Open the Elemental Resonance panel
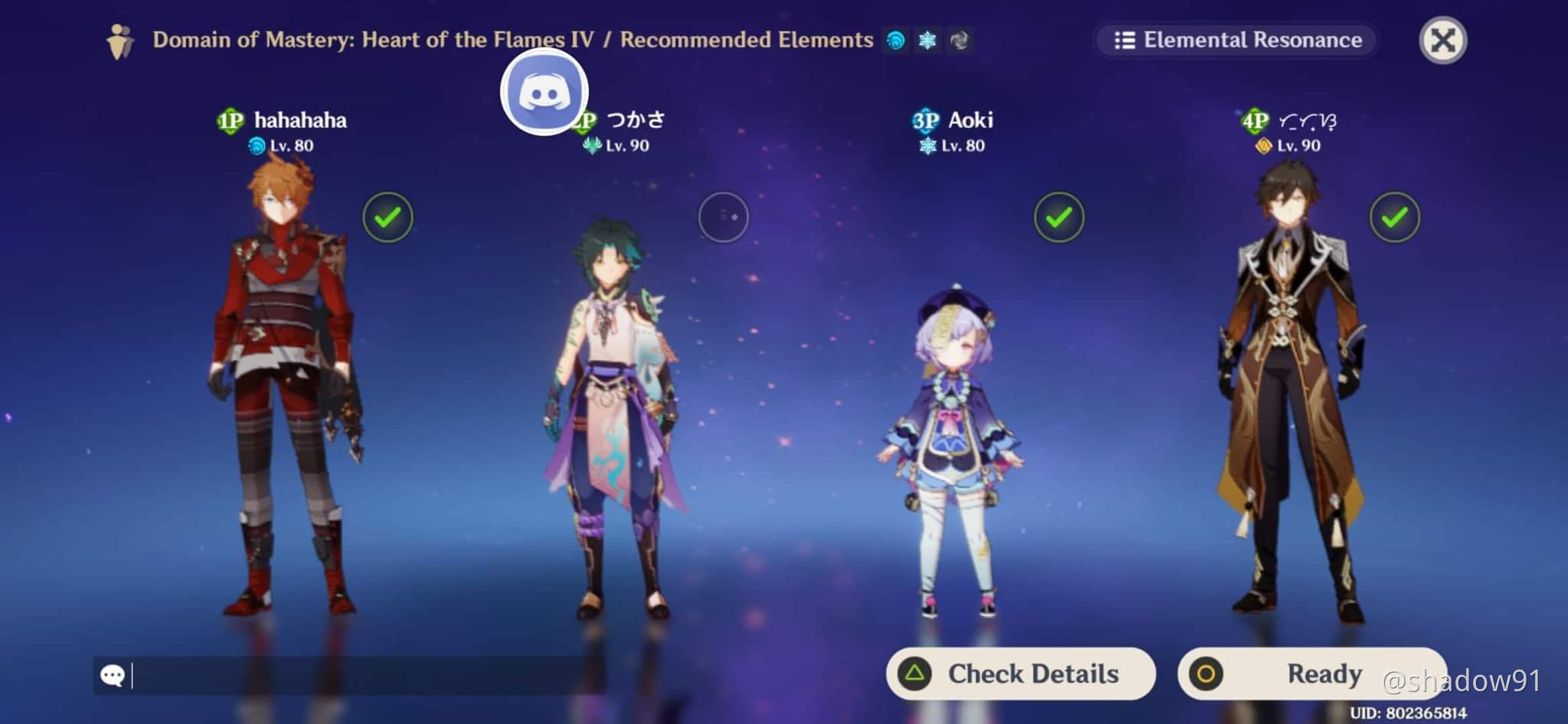Screen dimensions: 1568x724 [x=1235, y=40]
